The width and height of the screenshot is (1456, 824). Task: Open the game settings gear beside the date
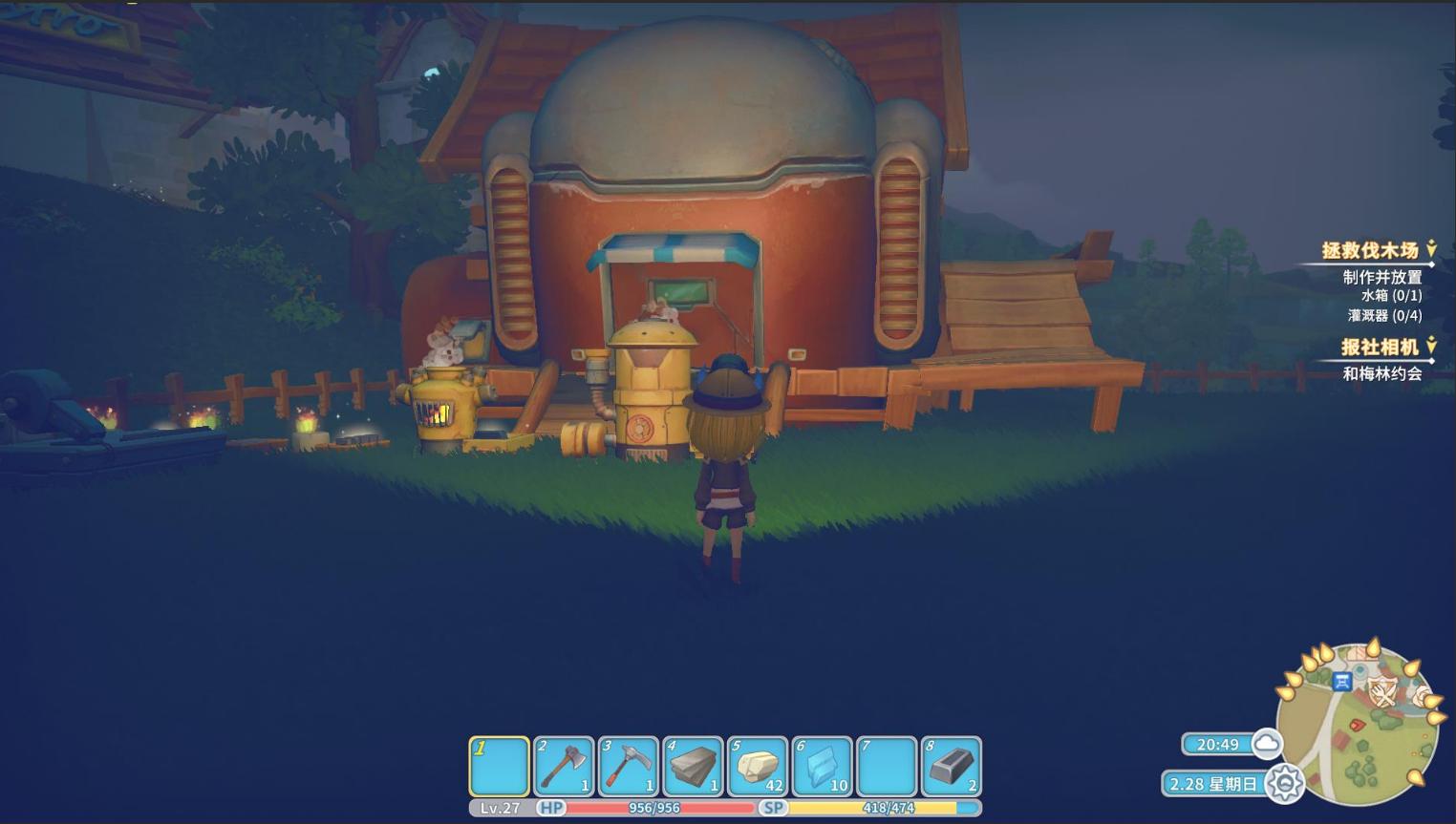pyautogui.click(x=1287, y=782)
